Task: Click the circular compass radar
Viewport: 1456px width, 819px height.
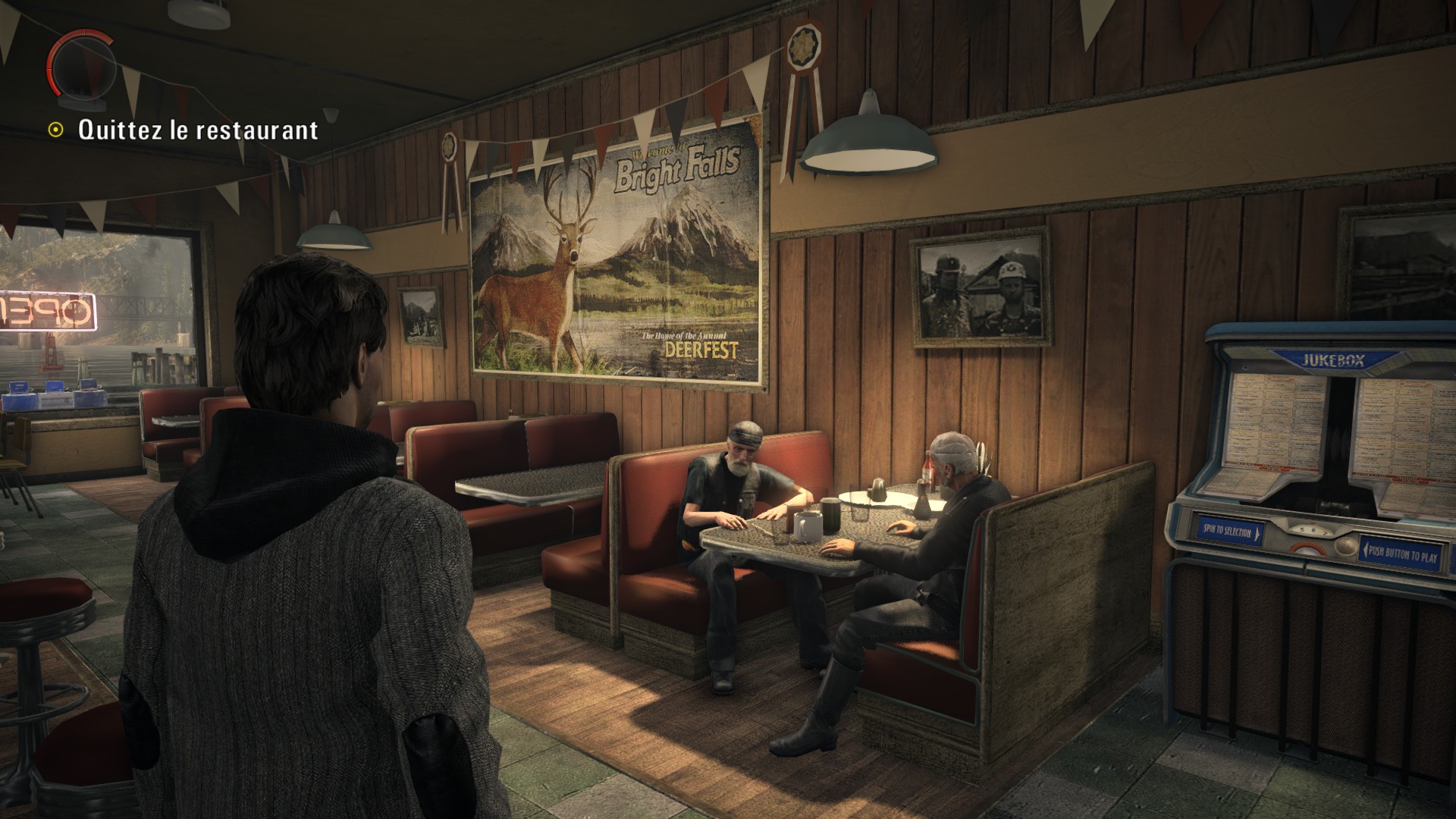Action: pos(82,67)
